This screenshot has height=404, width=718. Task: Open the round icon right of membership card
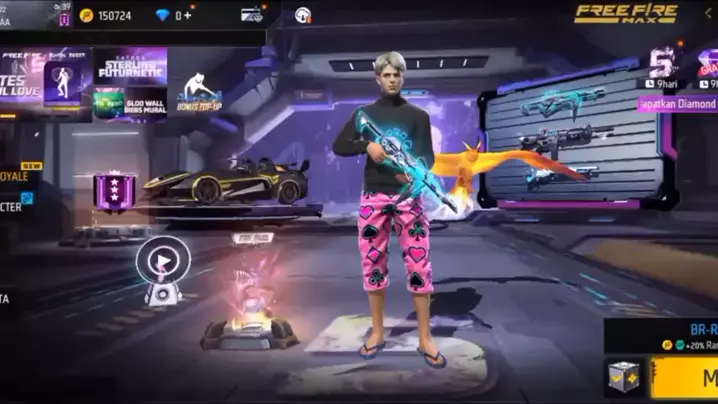303,15
